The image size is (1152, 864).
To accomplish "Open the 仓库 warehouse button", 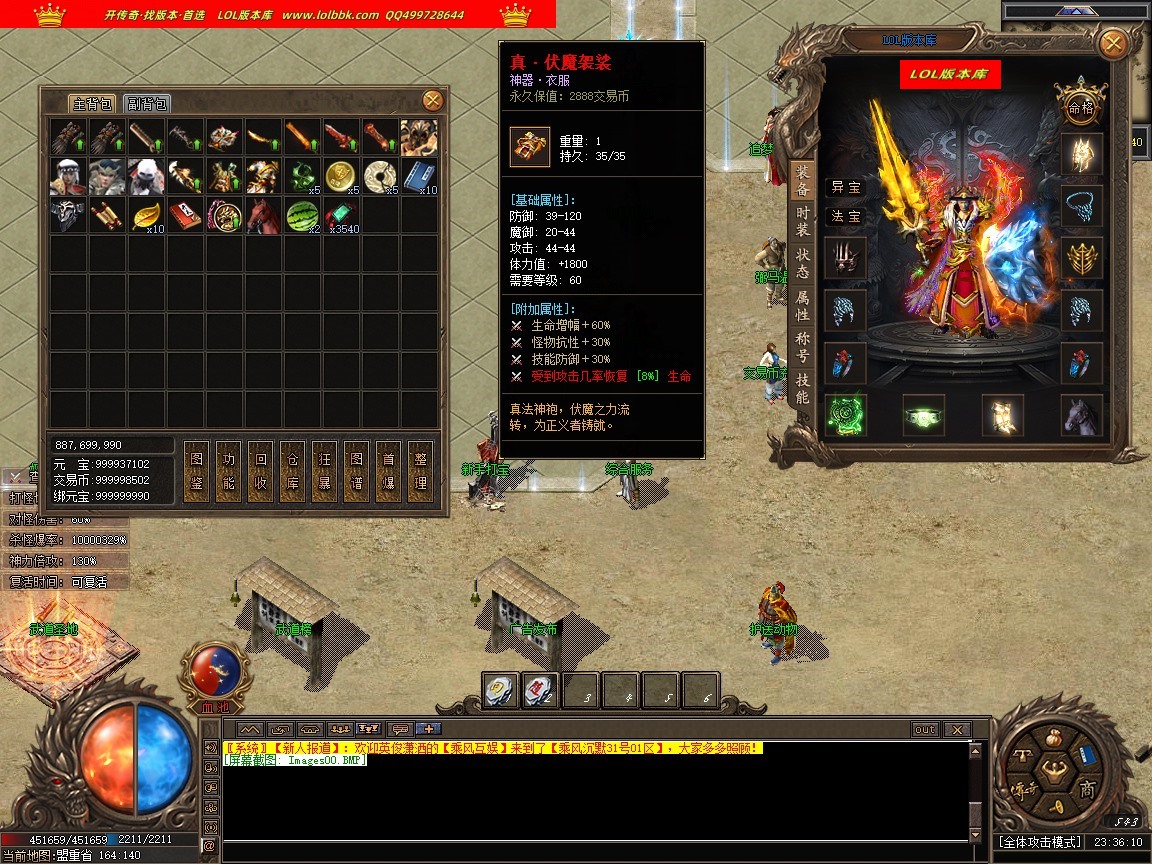I will (292, 470).
